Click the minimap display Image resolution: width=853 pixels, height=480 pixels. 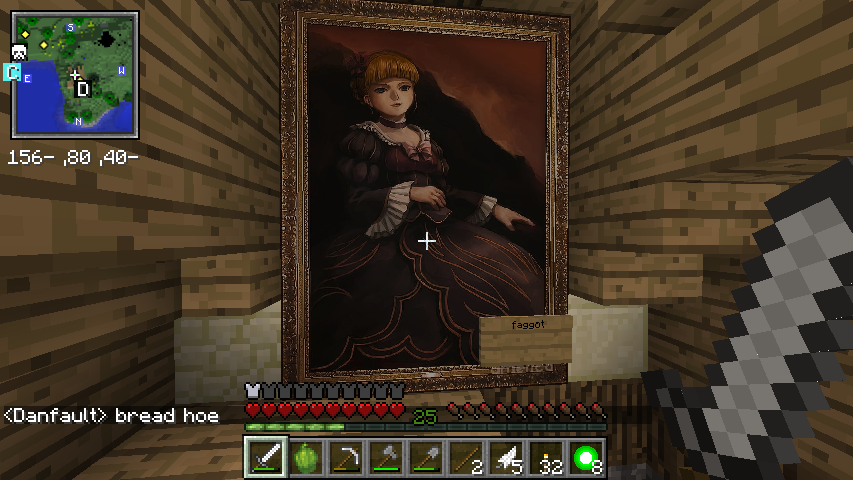pyautogui.click(x=76, y=76)
